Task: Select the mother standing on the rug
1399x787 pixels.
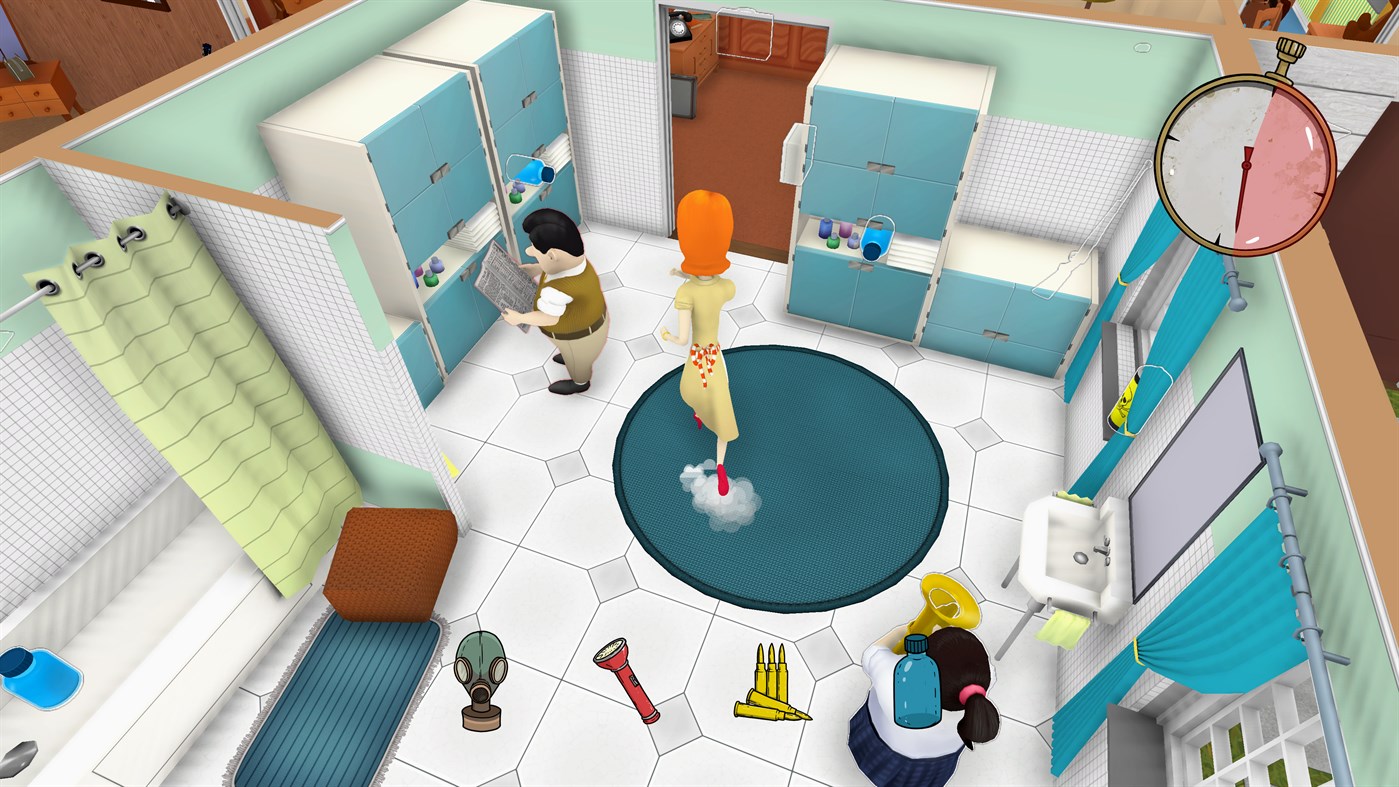Action: pyautogui.click(x=706, y=300)
